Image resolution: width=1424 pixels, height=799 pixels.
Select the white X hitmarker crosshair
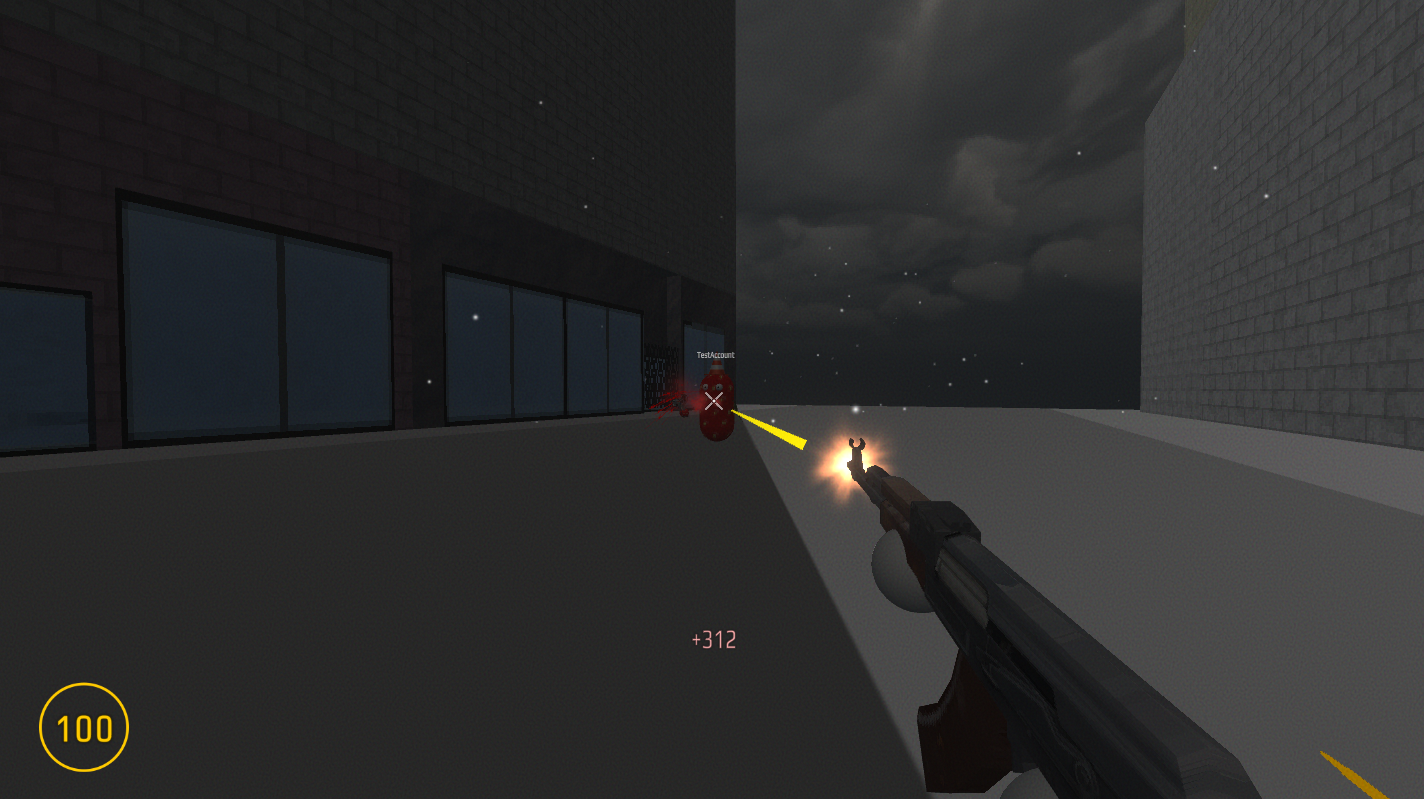(x=713, y=401)
